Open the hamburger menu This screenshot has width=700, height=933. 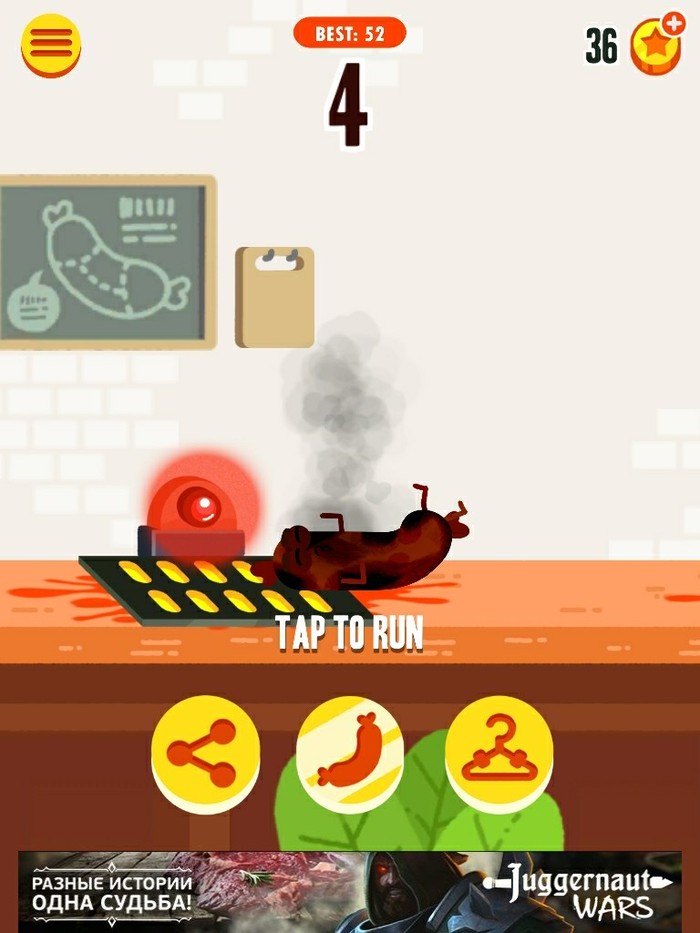click(51, 45)
